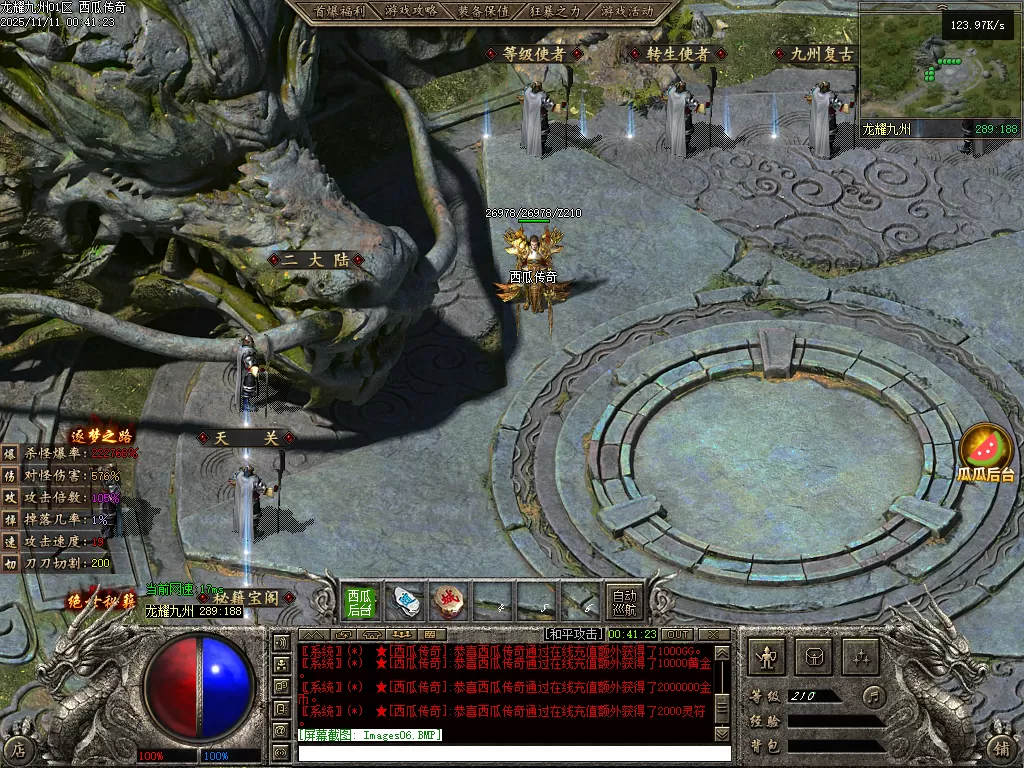The width and height of the screenshot is (1024, 768).
Task: Use the red 城 stone item
Action: tap(449, 602)
